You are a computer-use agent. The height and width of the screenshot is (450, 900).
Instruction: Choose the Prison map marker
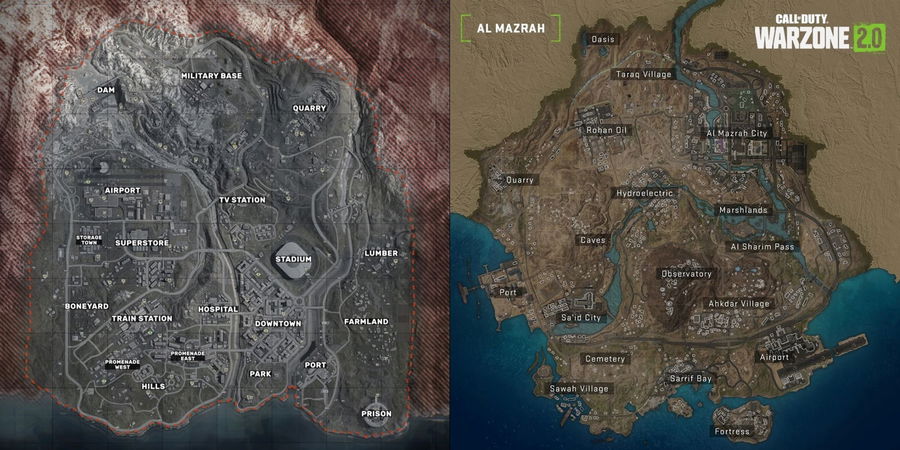(x=377, y=414)
